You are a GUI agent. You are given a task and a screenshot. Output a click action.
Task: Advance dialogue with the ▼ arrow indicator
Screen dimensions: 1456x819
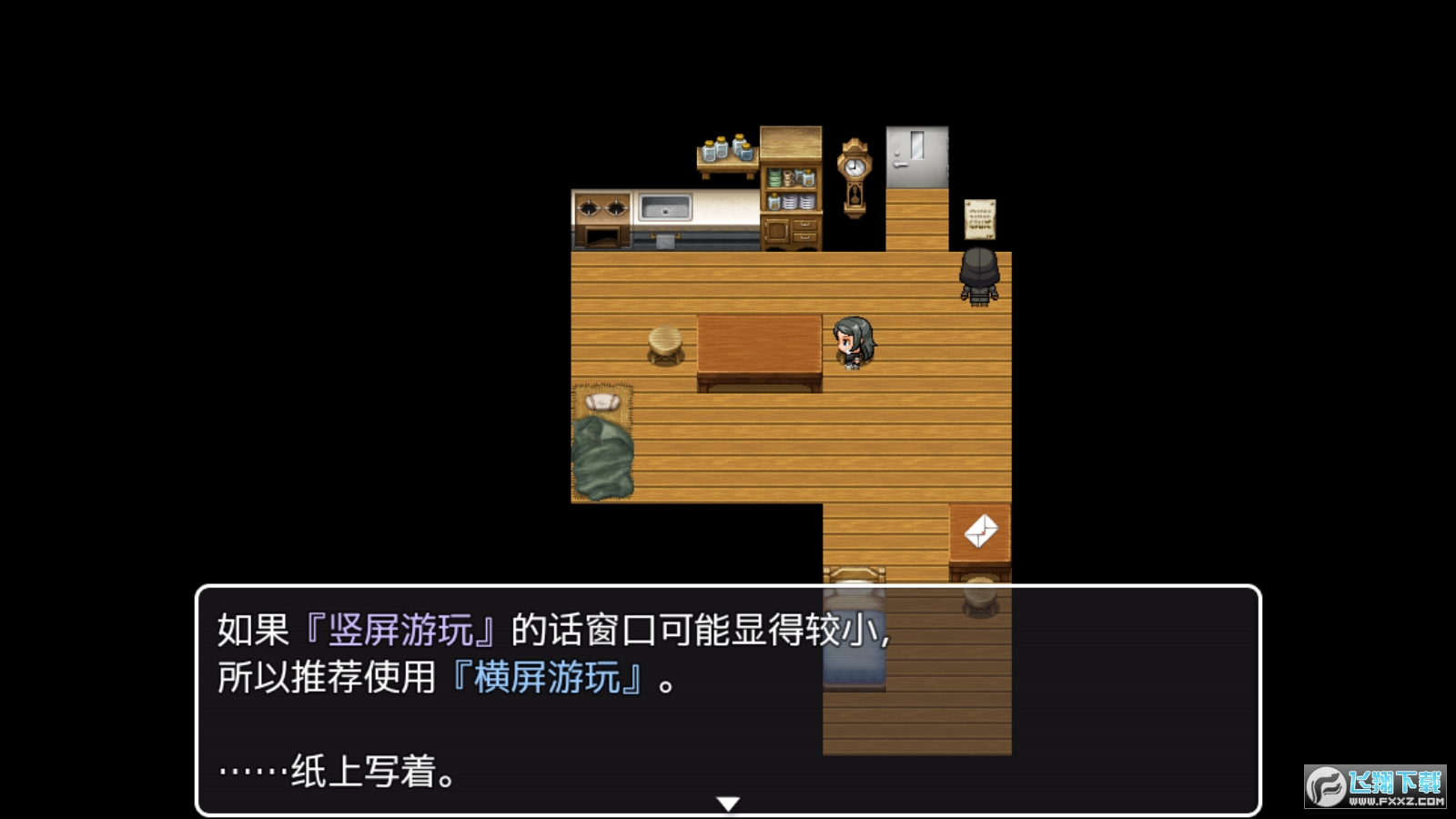pos(728,802)
